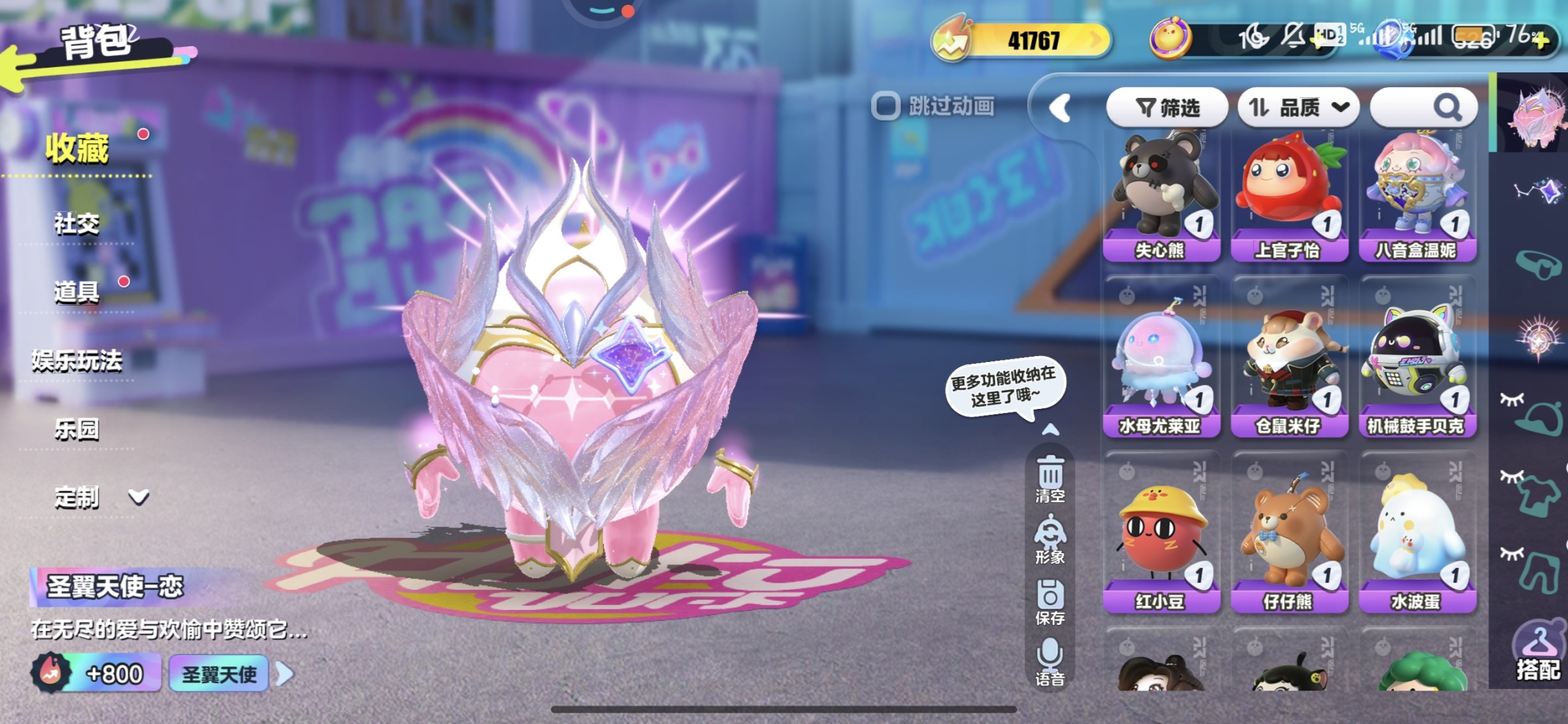Switch to the 社交 category
The image size is (1568, 724).
tap(77, 223)
